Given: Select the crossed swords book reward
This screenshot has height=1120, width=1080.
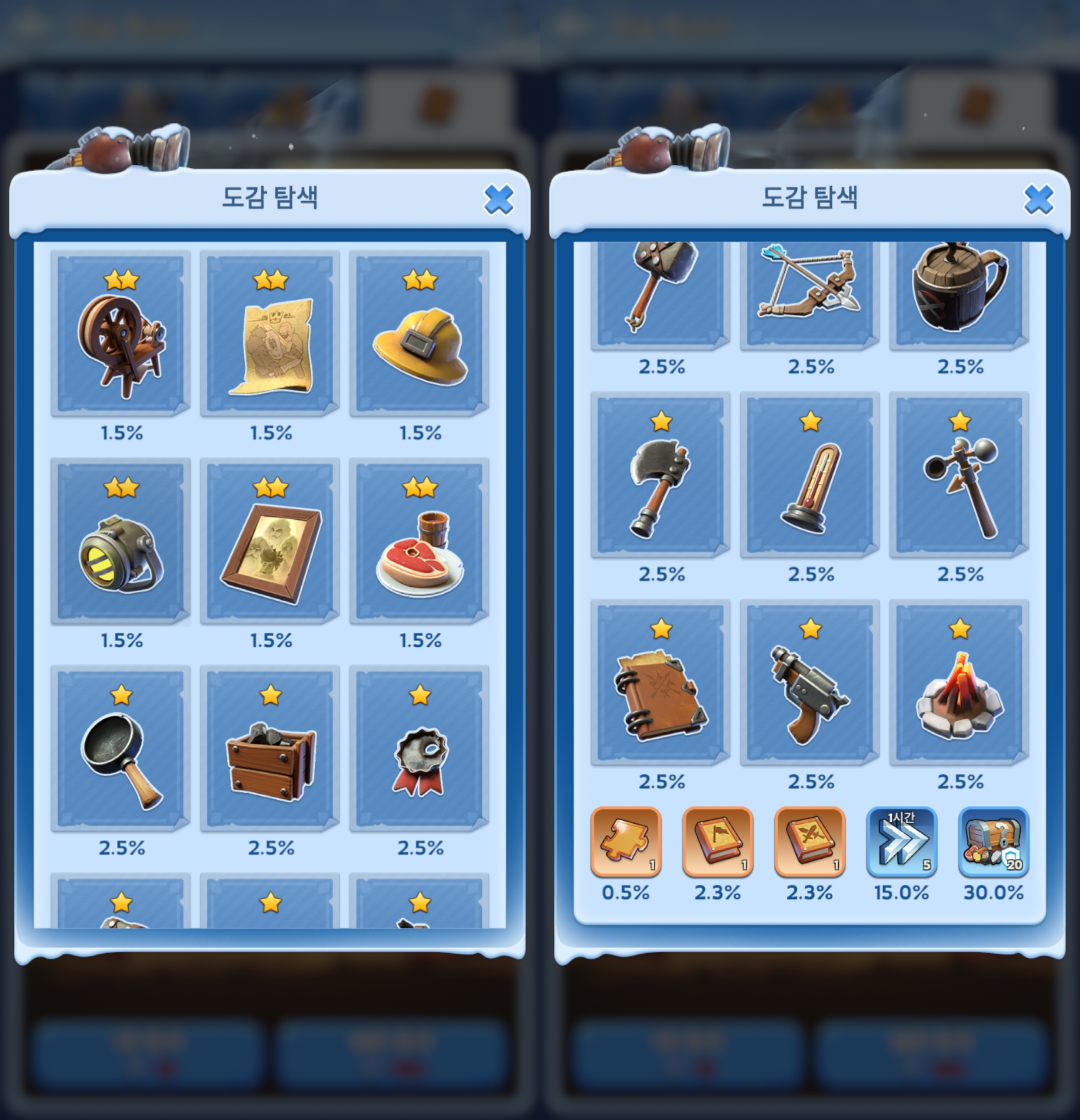Looking at the screenshot, I should pos(810,842).
